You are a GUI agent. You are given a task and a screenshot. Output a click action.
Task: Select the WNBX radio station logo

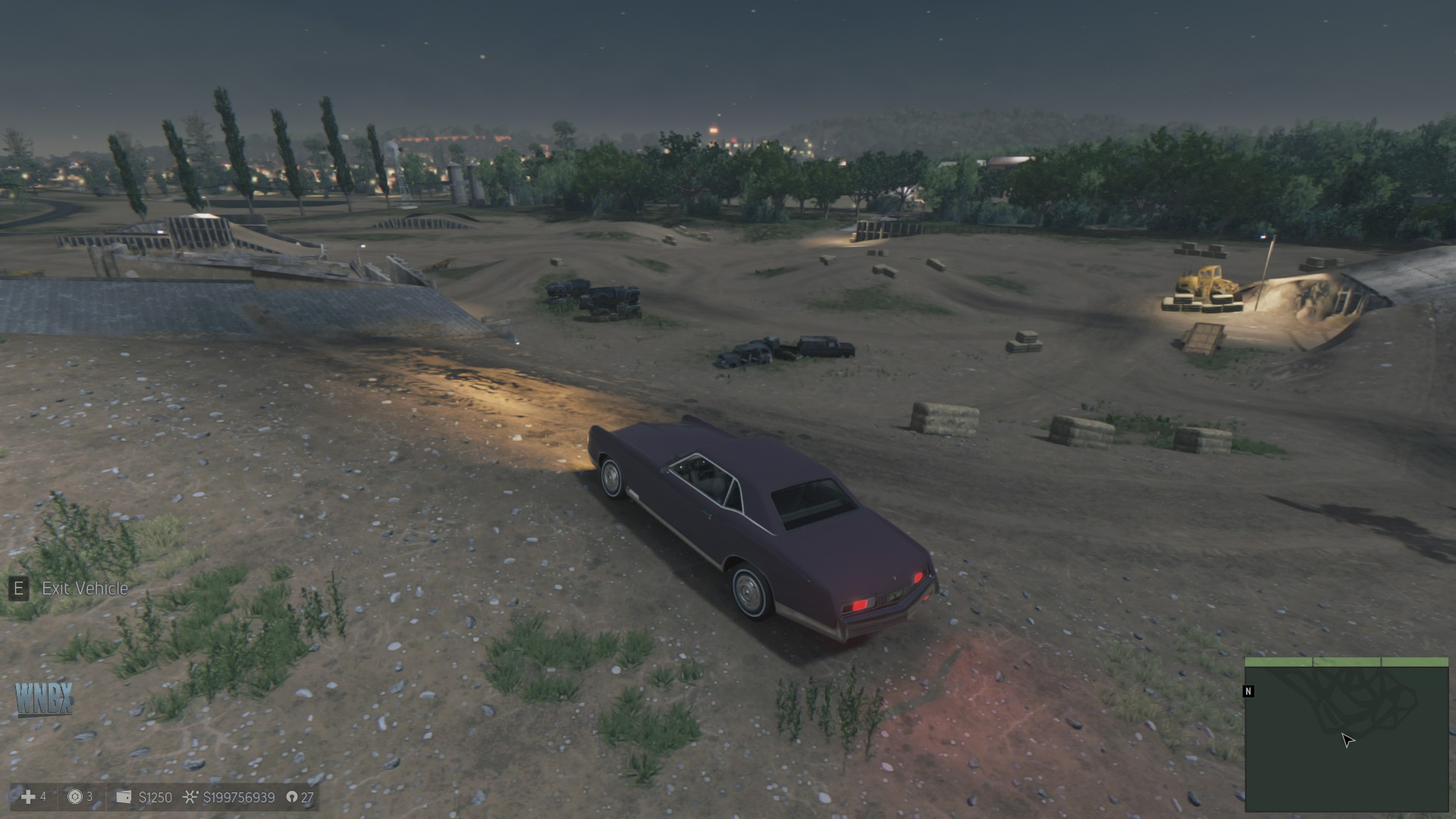pos(44,698)
